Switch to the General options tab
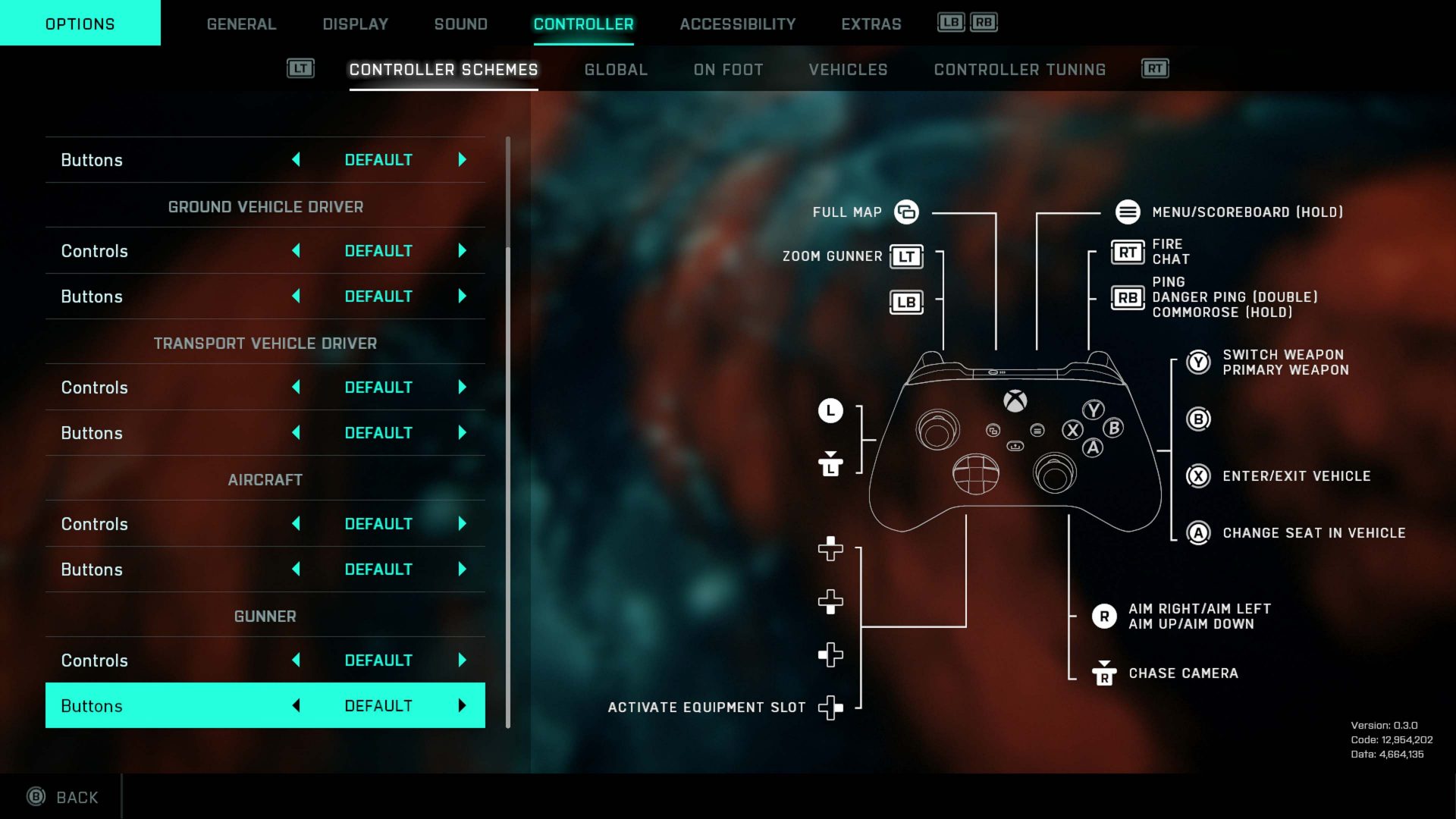 241,24
